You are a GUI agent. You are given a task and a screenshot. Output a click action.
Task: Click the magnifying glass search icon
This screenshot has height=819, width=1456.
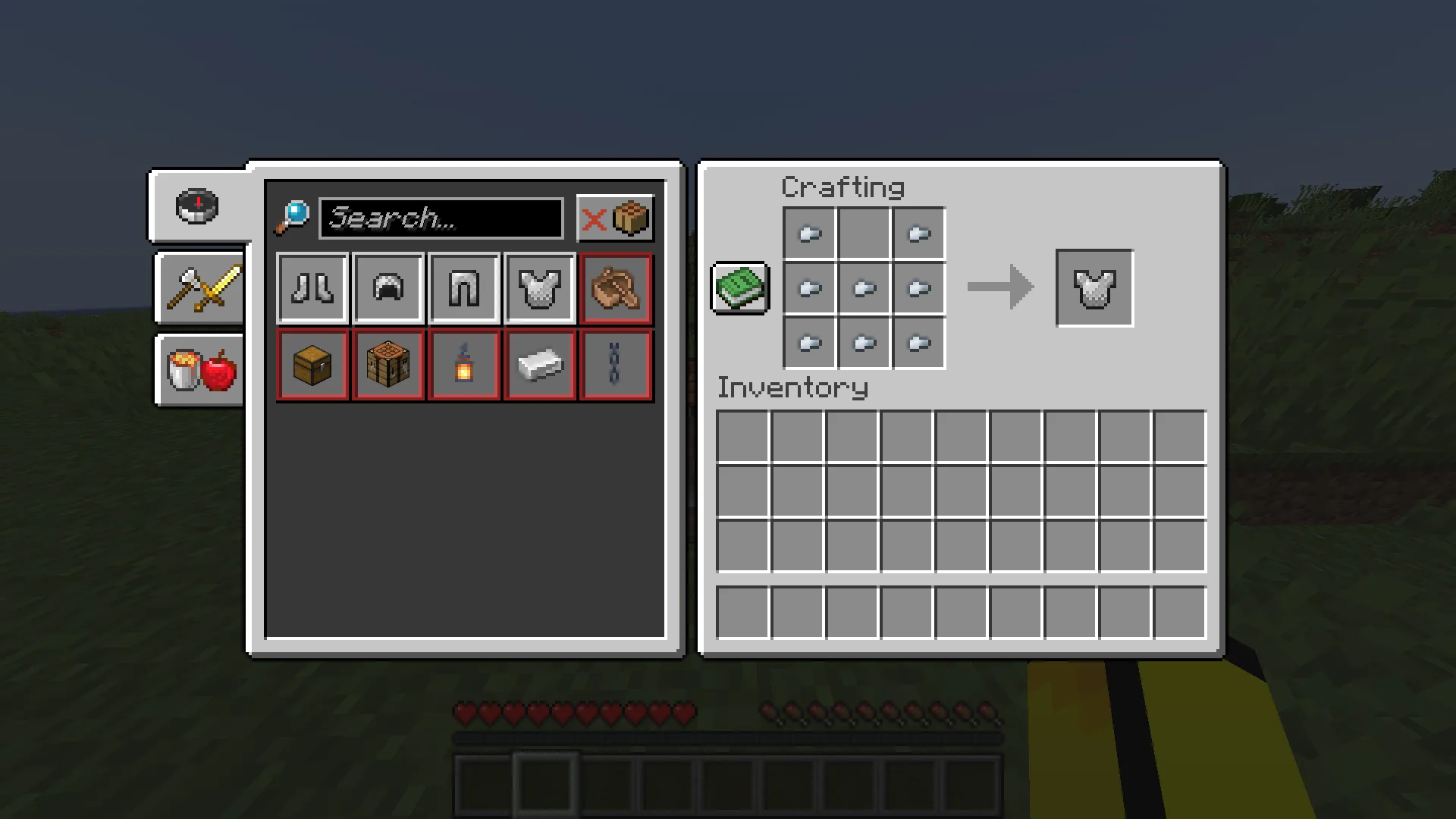point(292,218)
